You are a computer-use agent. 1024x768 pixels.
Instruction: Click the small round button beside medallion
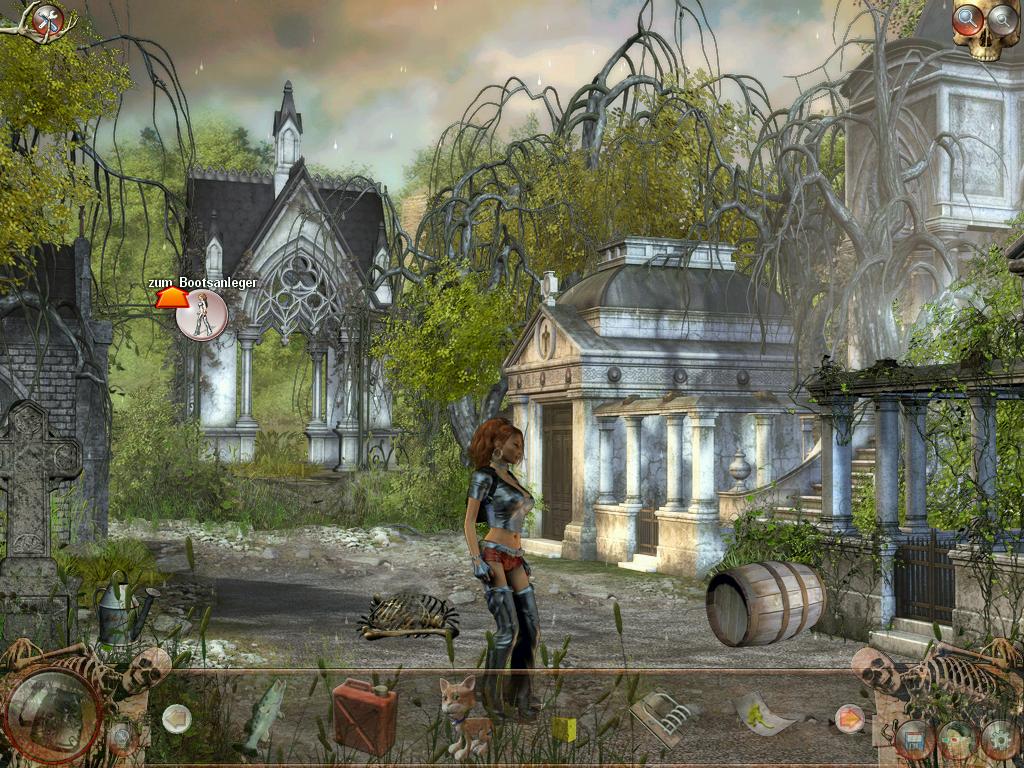click(x=123, y=738)
